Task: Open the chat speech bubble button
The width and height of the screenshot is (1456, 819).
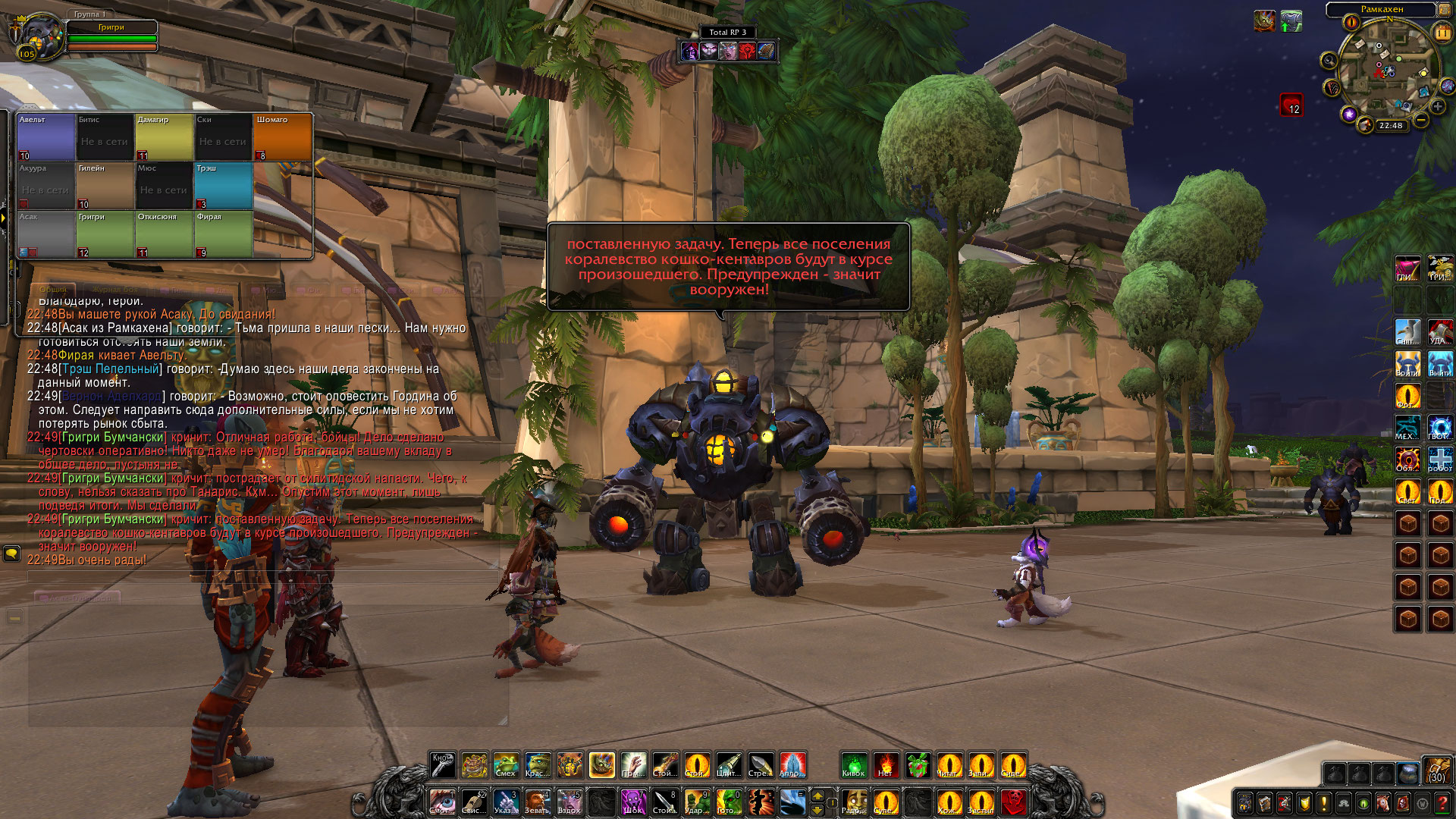Action: click(x=11, y=554)
